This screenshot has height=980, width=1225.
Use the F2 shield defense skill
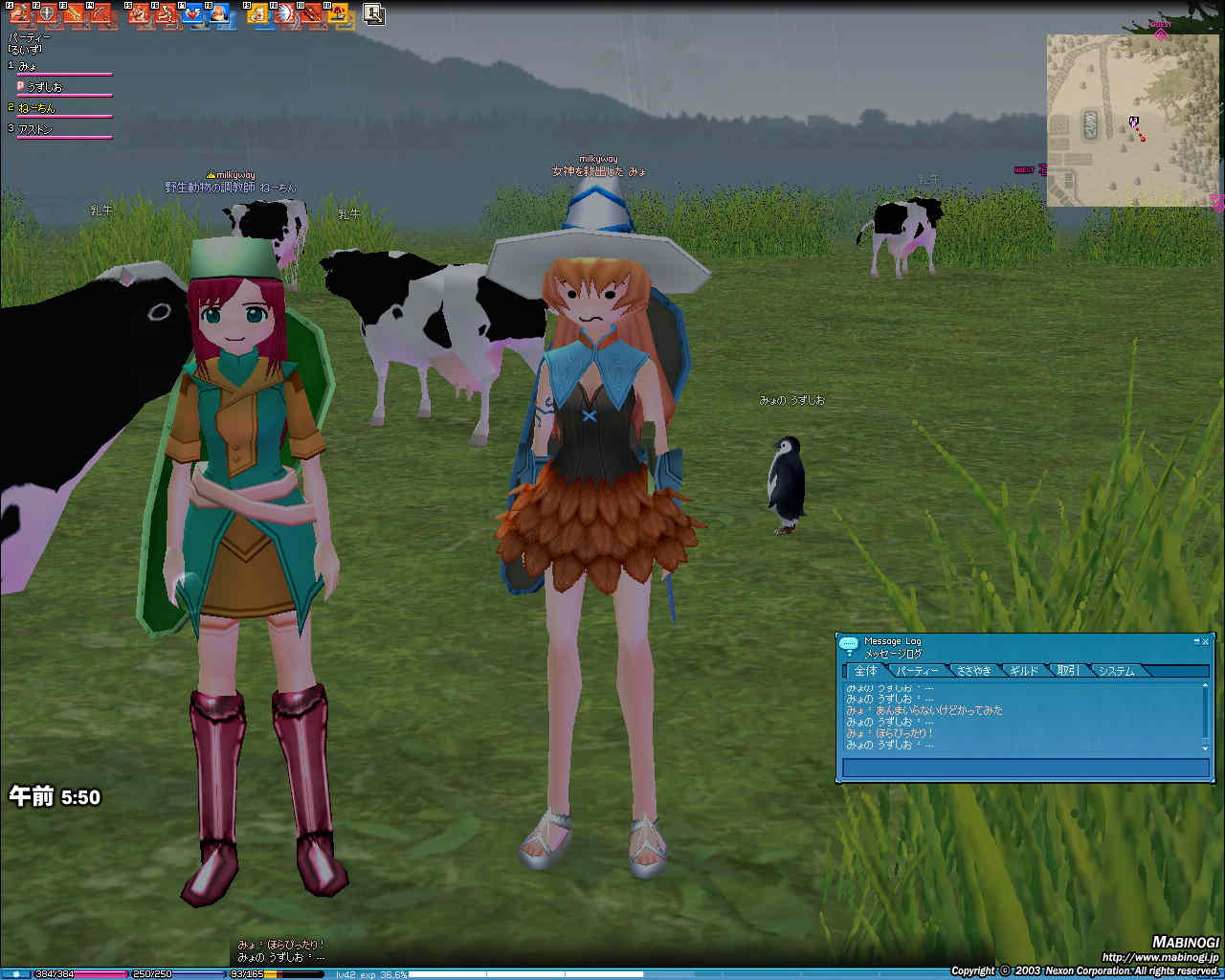click(46, 14)
